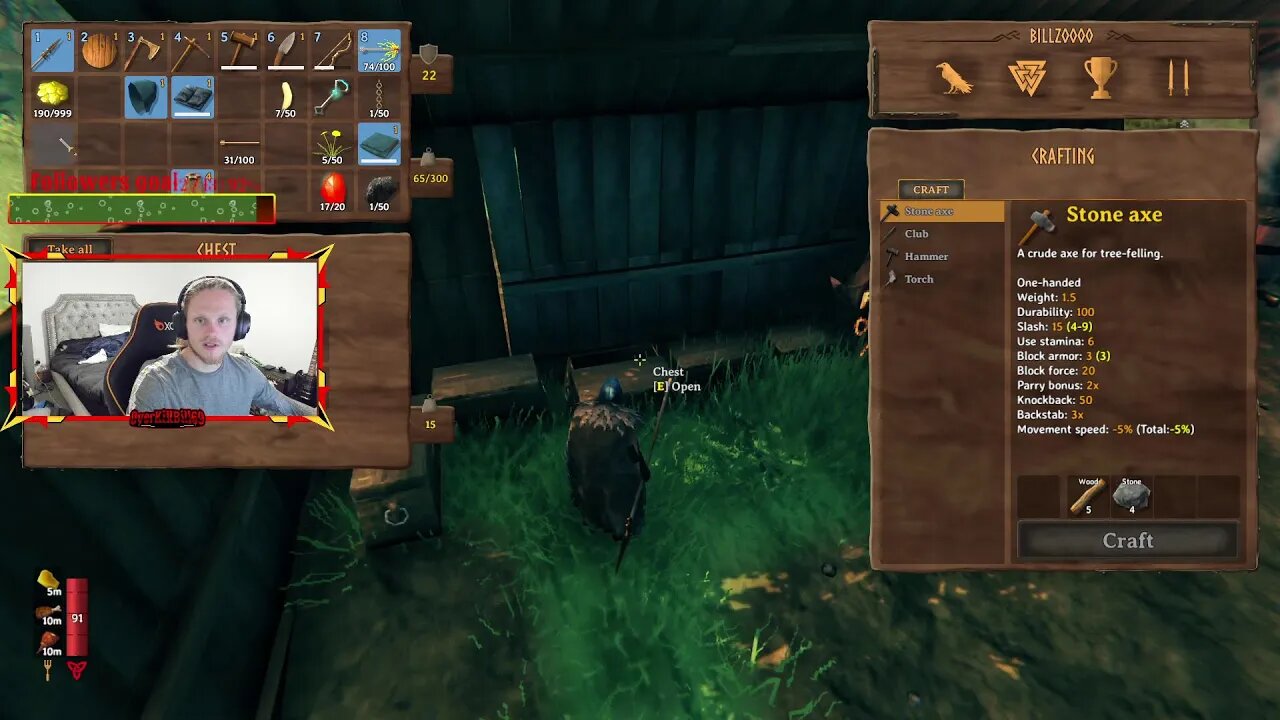Click the coal stack showing 190/999
This screenshot has width=1280, height=720.
tap(49, 96)
